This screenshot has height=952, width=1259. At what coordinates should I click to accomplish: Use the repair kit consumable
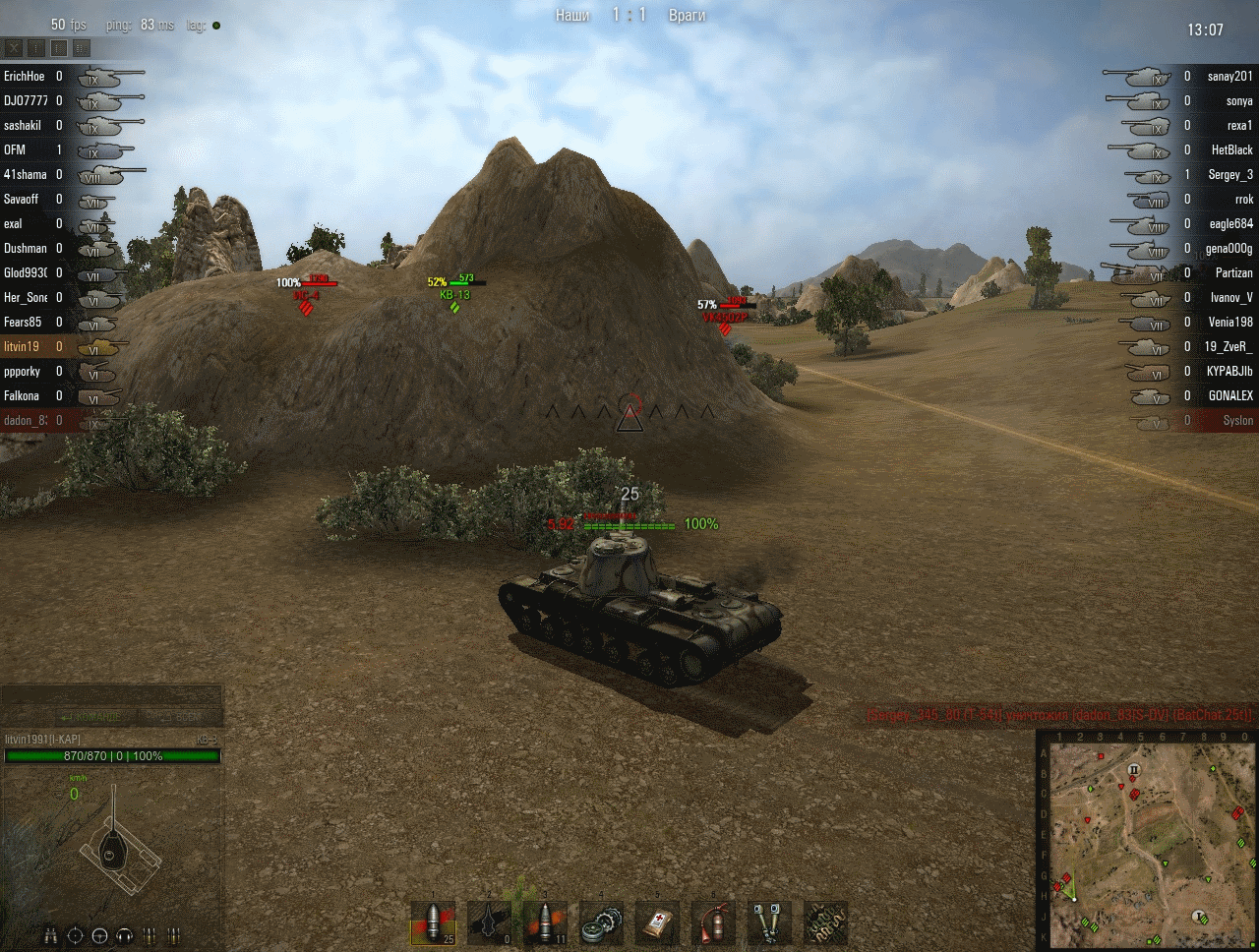601,924
